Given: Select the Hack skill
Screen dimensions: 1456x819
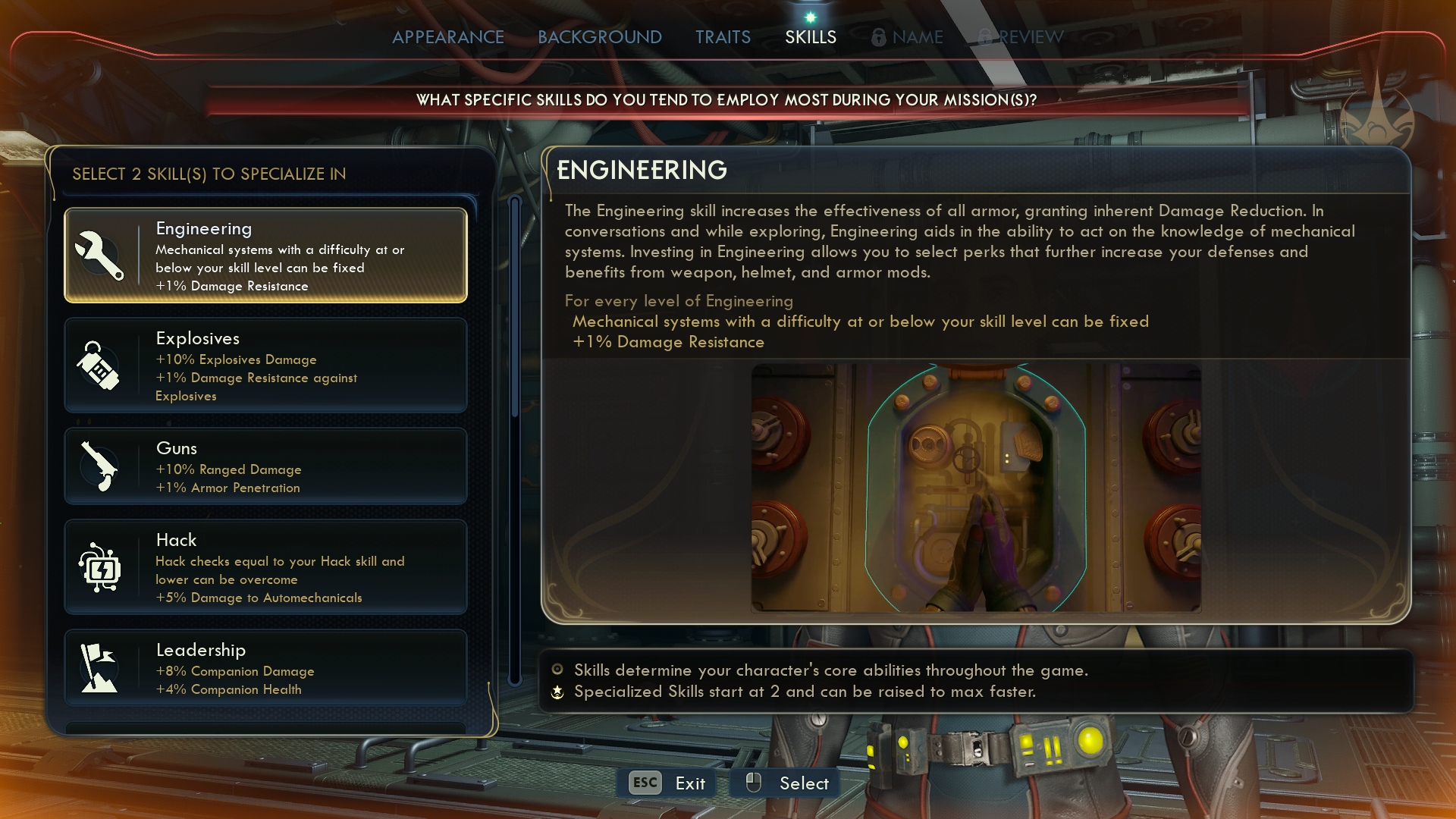Looking at the screenshot, I should pyautogui.click(x=265, y=567).
